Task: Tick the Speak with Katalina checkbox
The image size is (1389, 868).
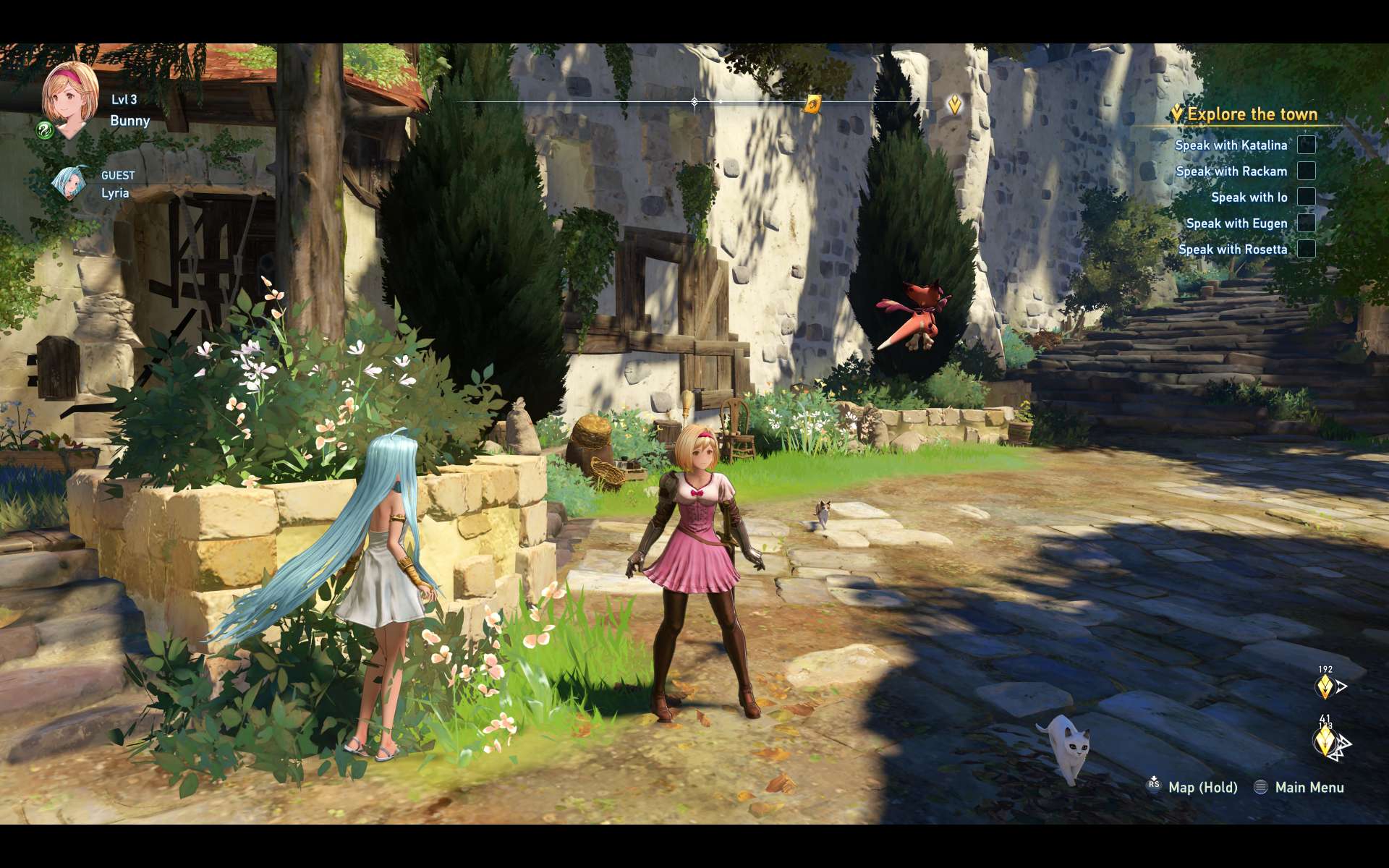Action: point(1306,145)
